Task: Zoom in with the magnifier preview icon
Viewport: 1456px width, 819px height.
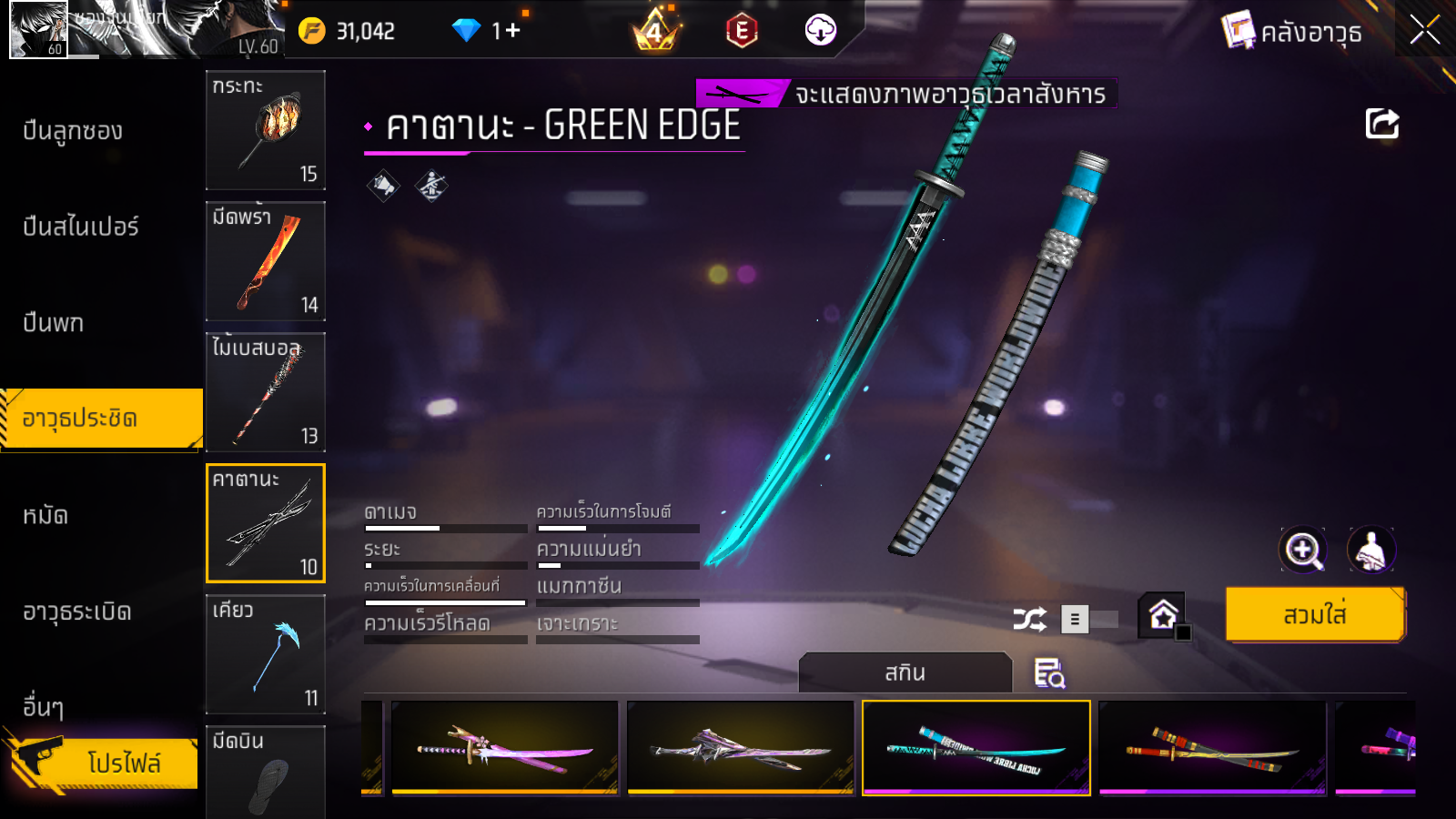Action: (1302, 550)
